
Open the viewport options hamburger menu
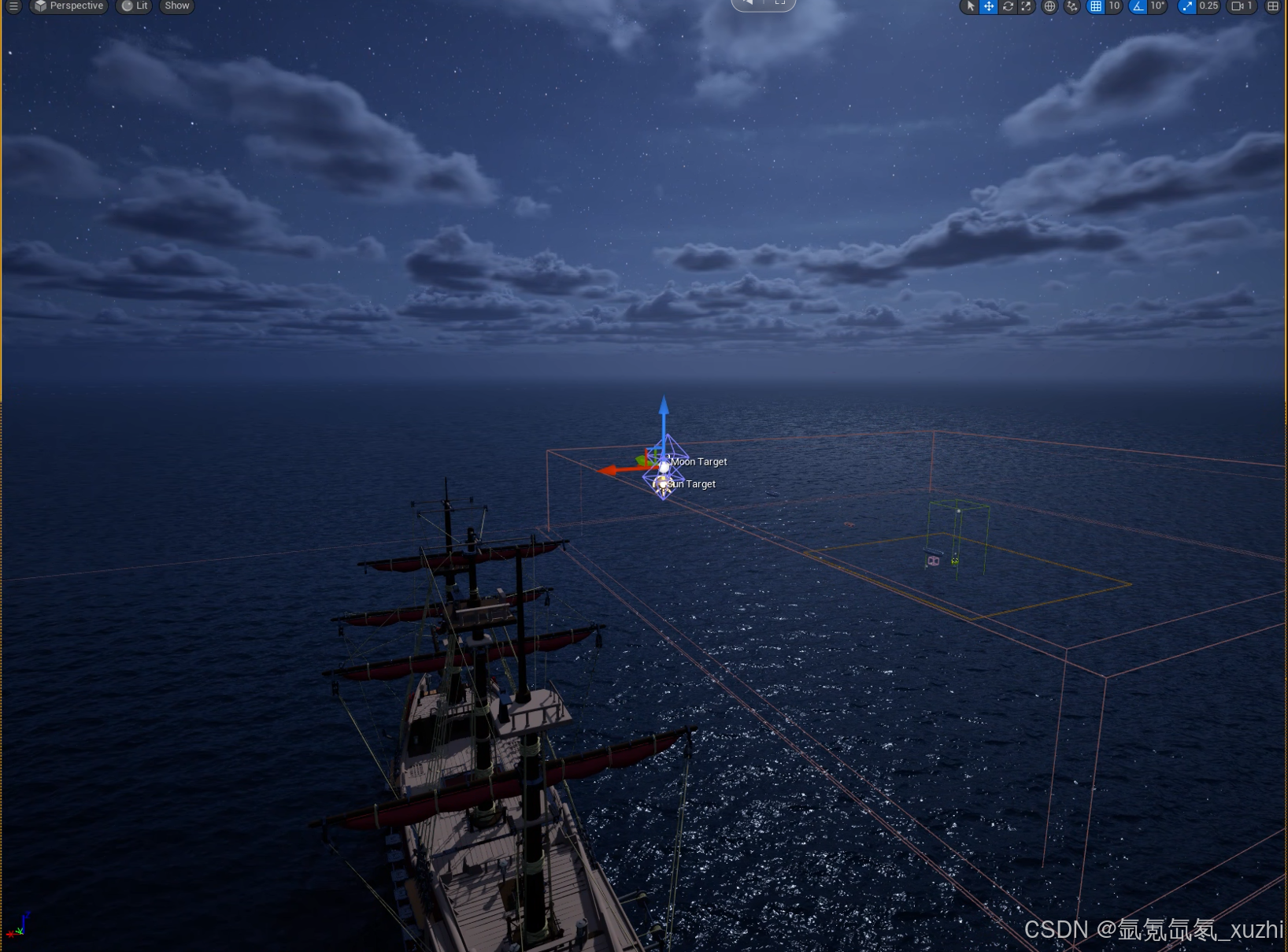13,6
